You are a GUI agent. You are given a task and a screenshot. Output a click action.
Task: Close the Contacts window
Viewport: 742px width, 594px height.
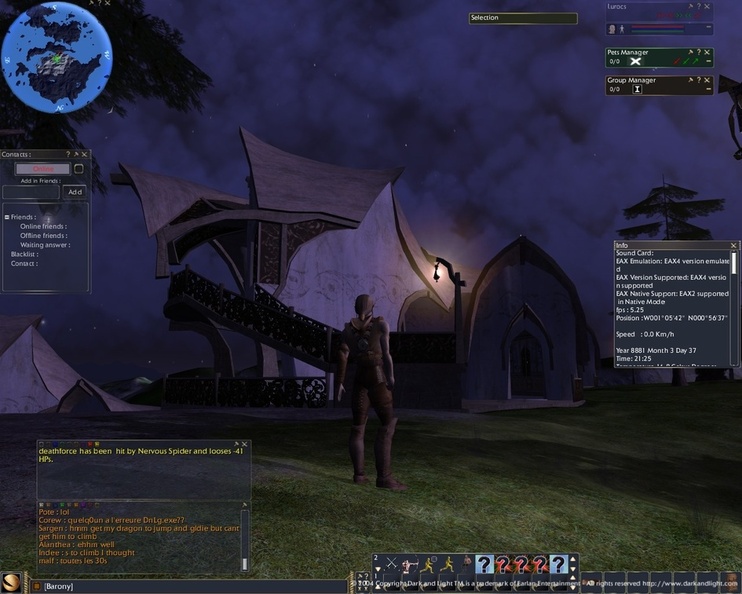tap(85, 155)
